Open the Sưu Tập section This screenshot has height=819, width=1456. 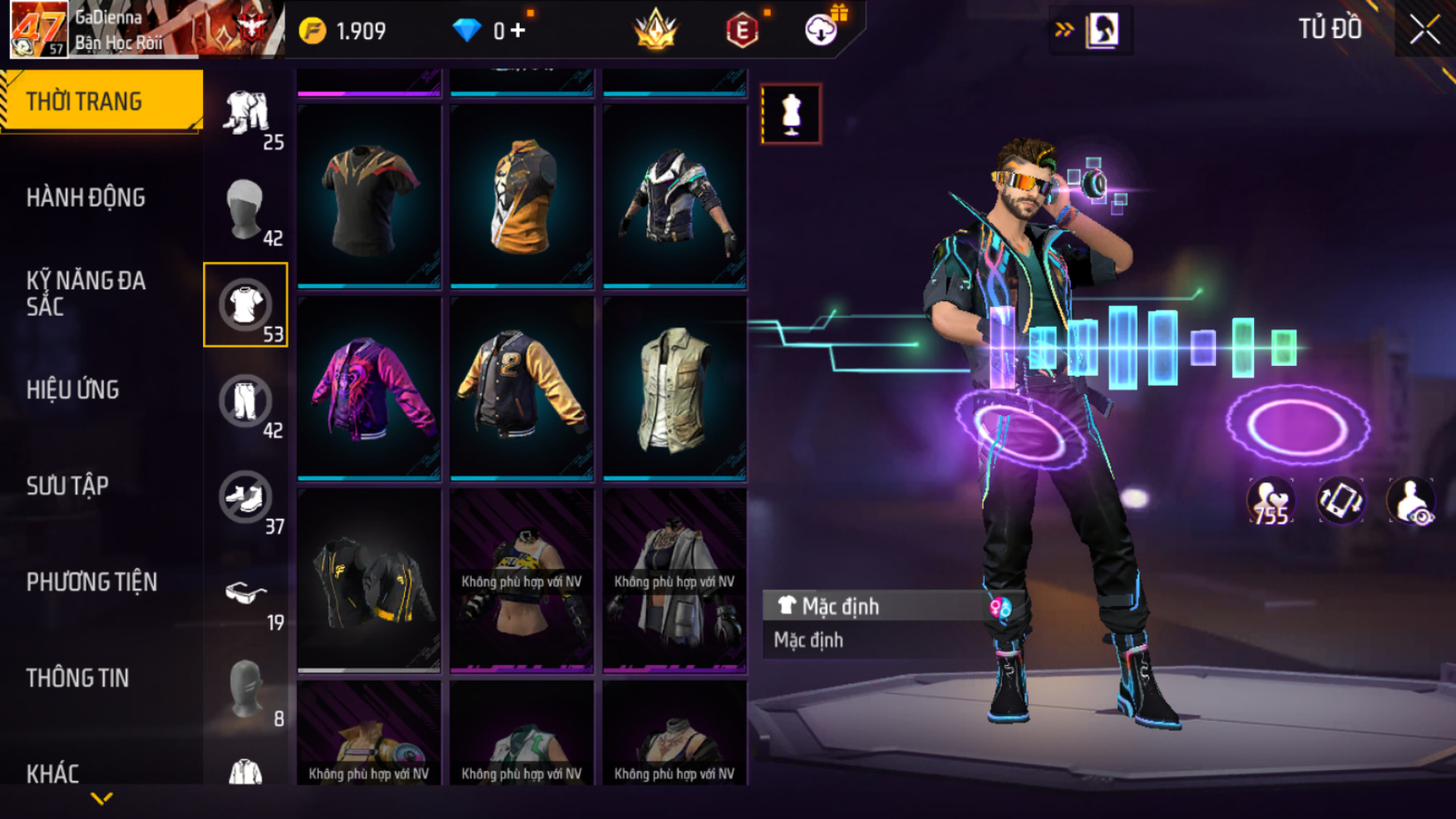tap(67, 486)
